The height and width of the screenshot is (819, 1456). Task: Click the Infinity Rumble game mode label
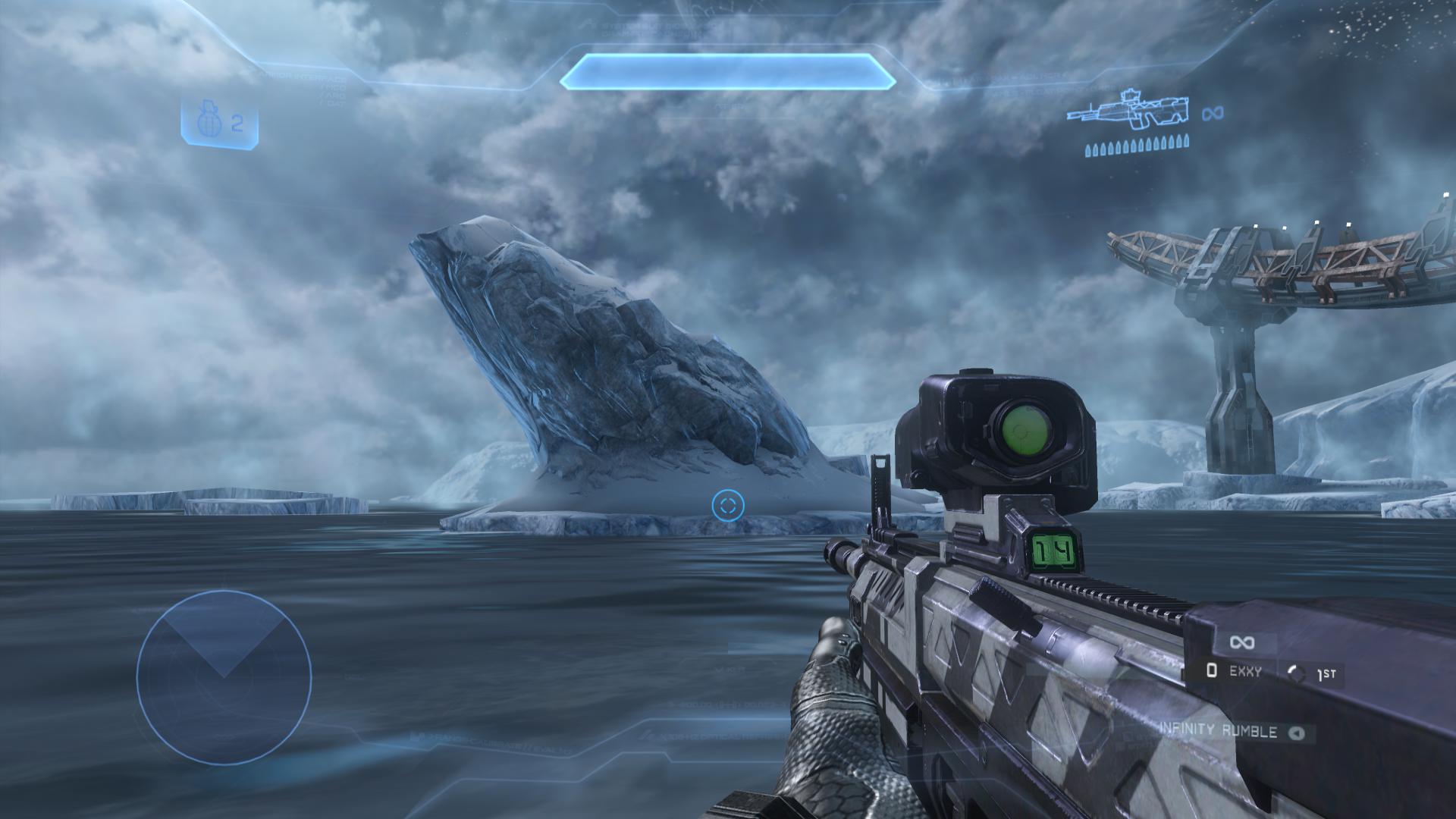tap(1218, 731)
